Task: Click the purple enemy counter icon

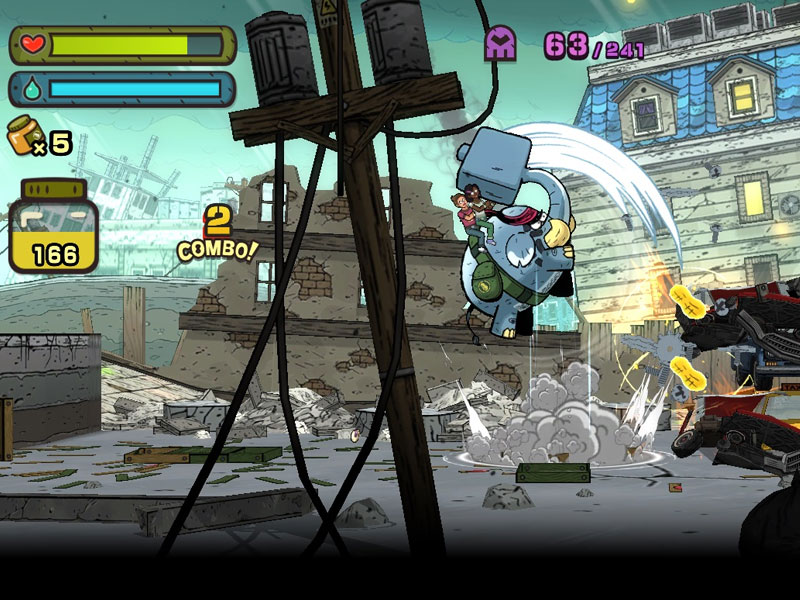Action: coord(501,44)
